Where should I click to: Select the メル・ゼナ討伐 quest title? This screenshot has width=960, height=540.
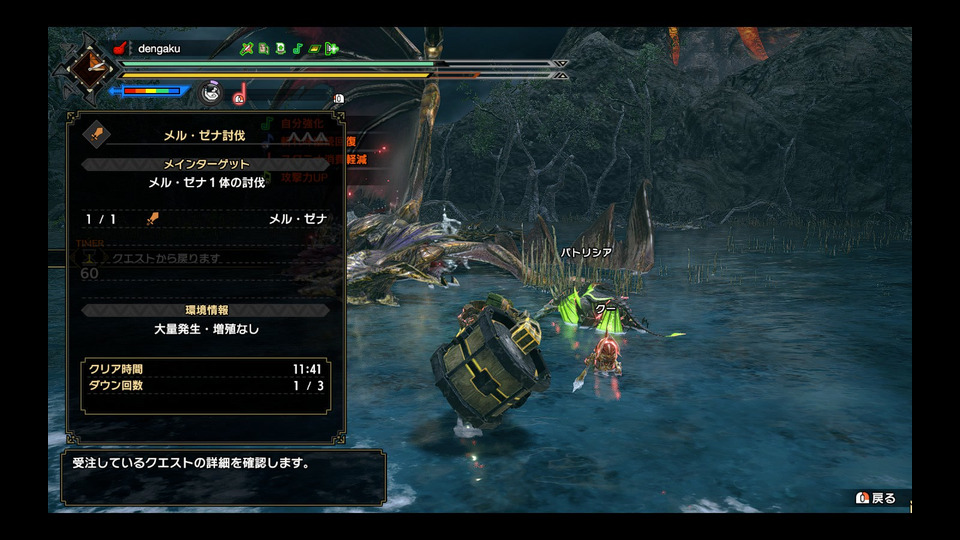click(205, 135)
